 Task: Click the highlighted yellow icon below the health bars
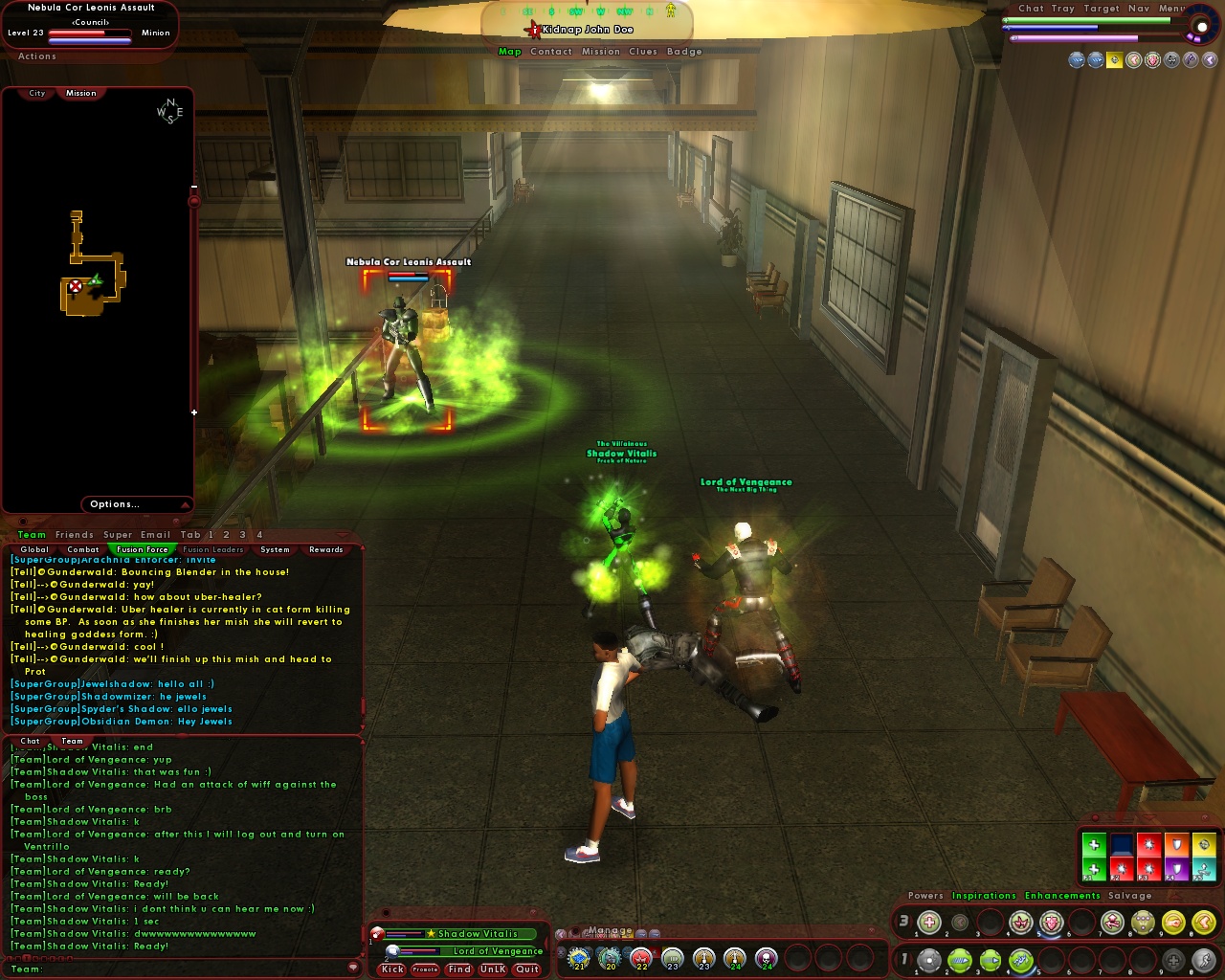point(1115,59)
